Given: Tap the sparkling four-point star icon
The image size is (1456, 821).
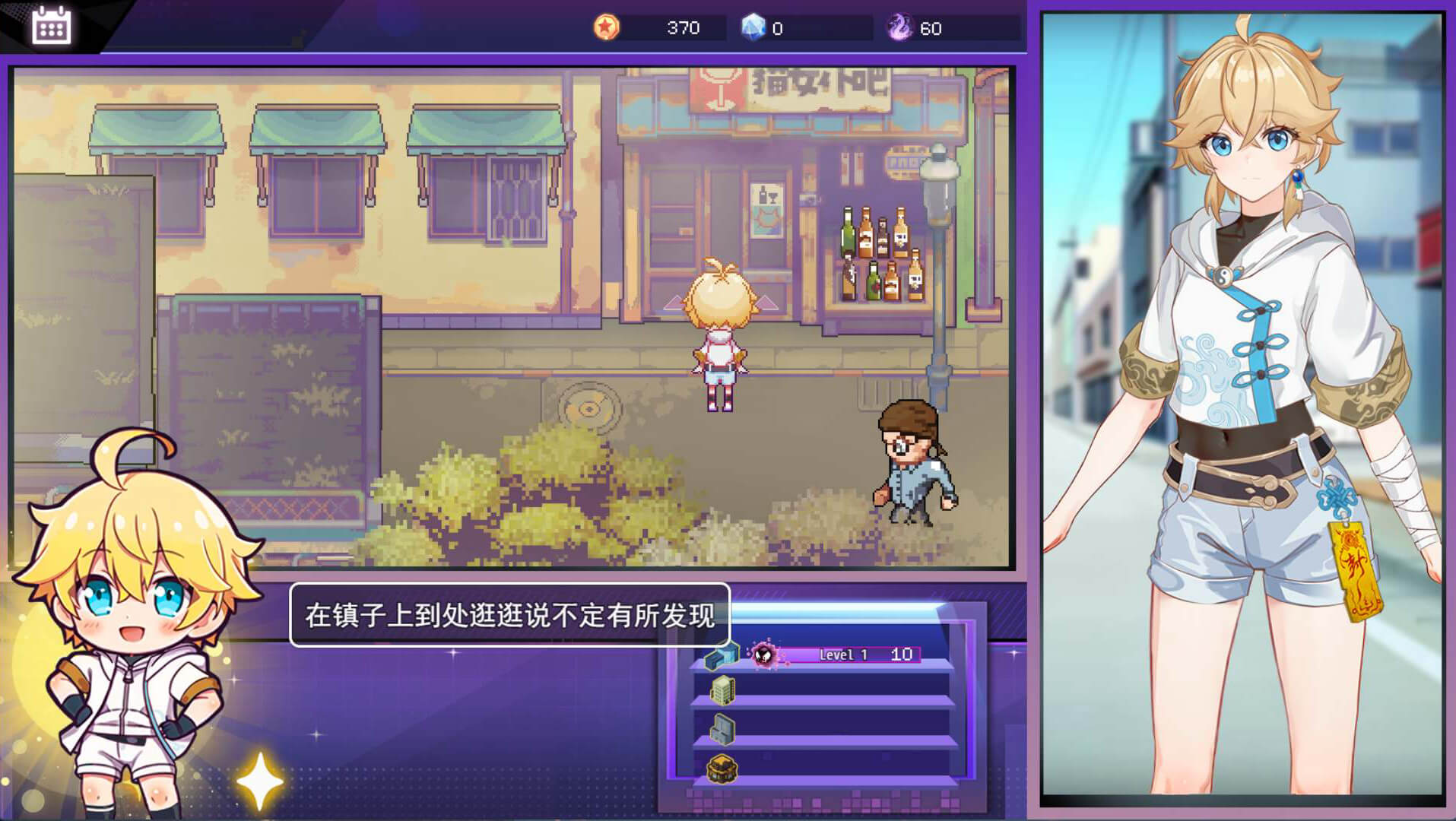Looking at the screenshot, I should click(260, 781).
